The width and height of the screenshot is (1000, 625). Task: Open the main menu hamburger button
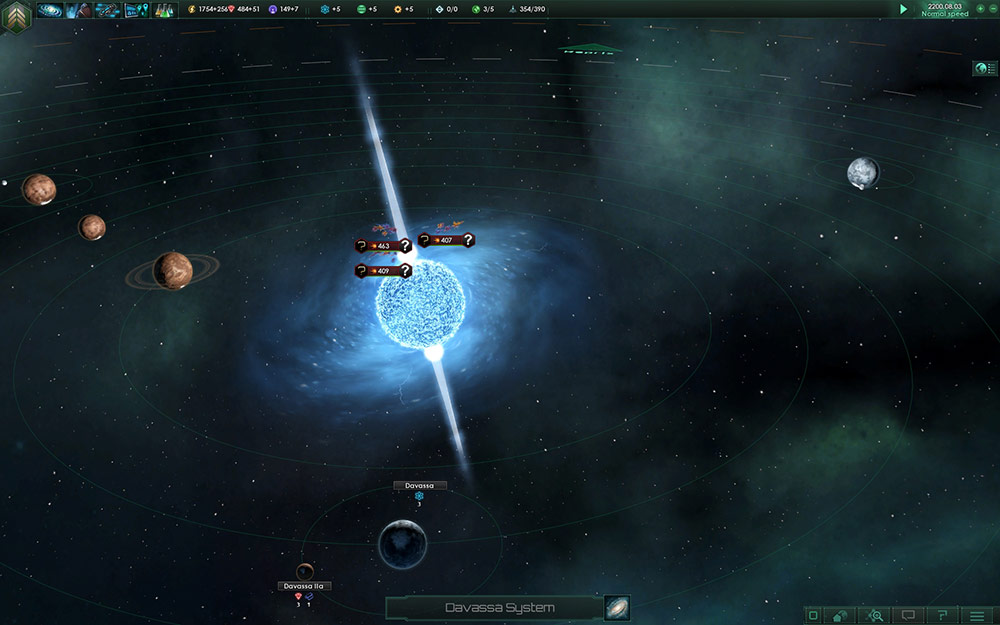pyautogui.click(x=976, y=615)
